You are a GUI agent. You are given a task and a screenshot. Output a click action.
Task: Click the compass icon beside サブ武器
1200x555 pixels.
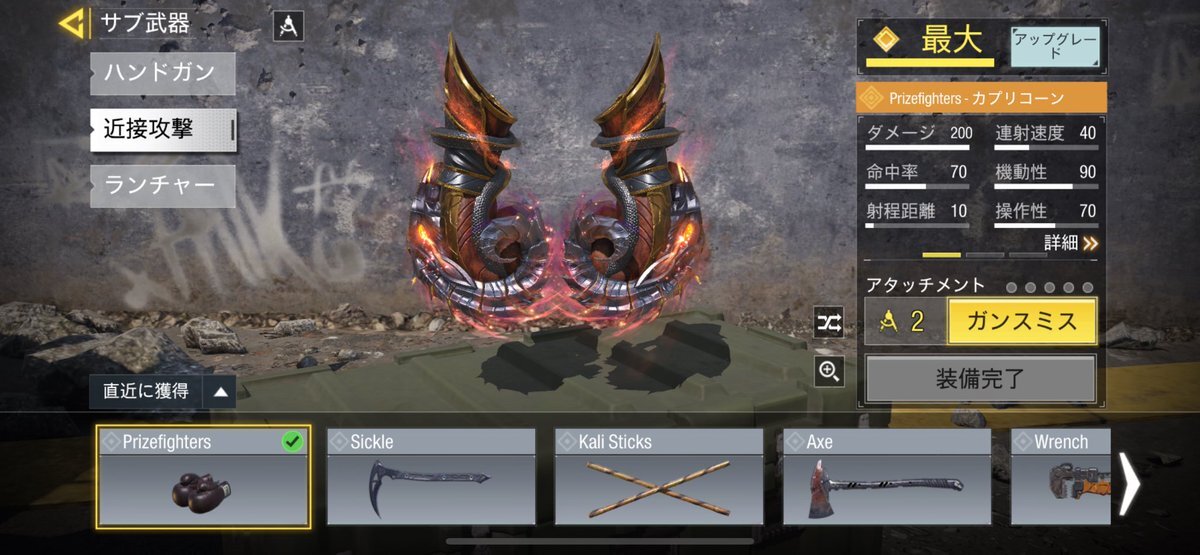288,26
